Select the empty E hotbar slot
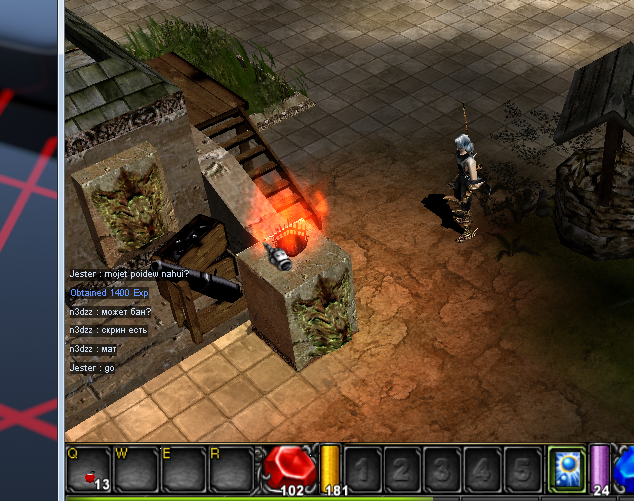The image size is (634, 501). [184, 470]
